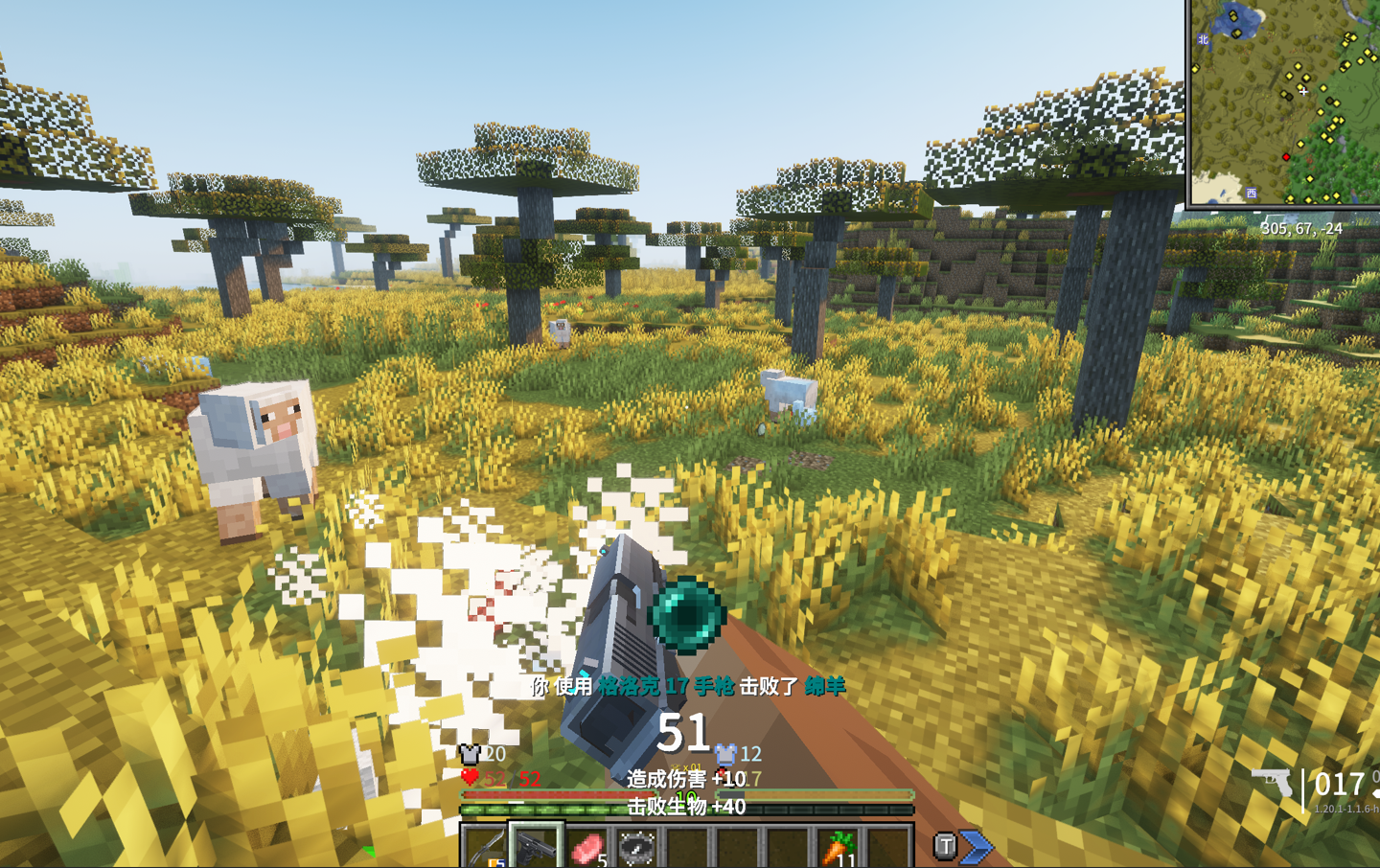Screen dimensions: 1380x868
Task: Select the Glock 17 pistol hotbar slot
Action: pyautogui.click(x=535, y=847)
